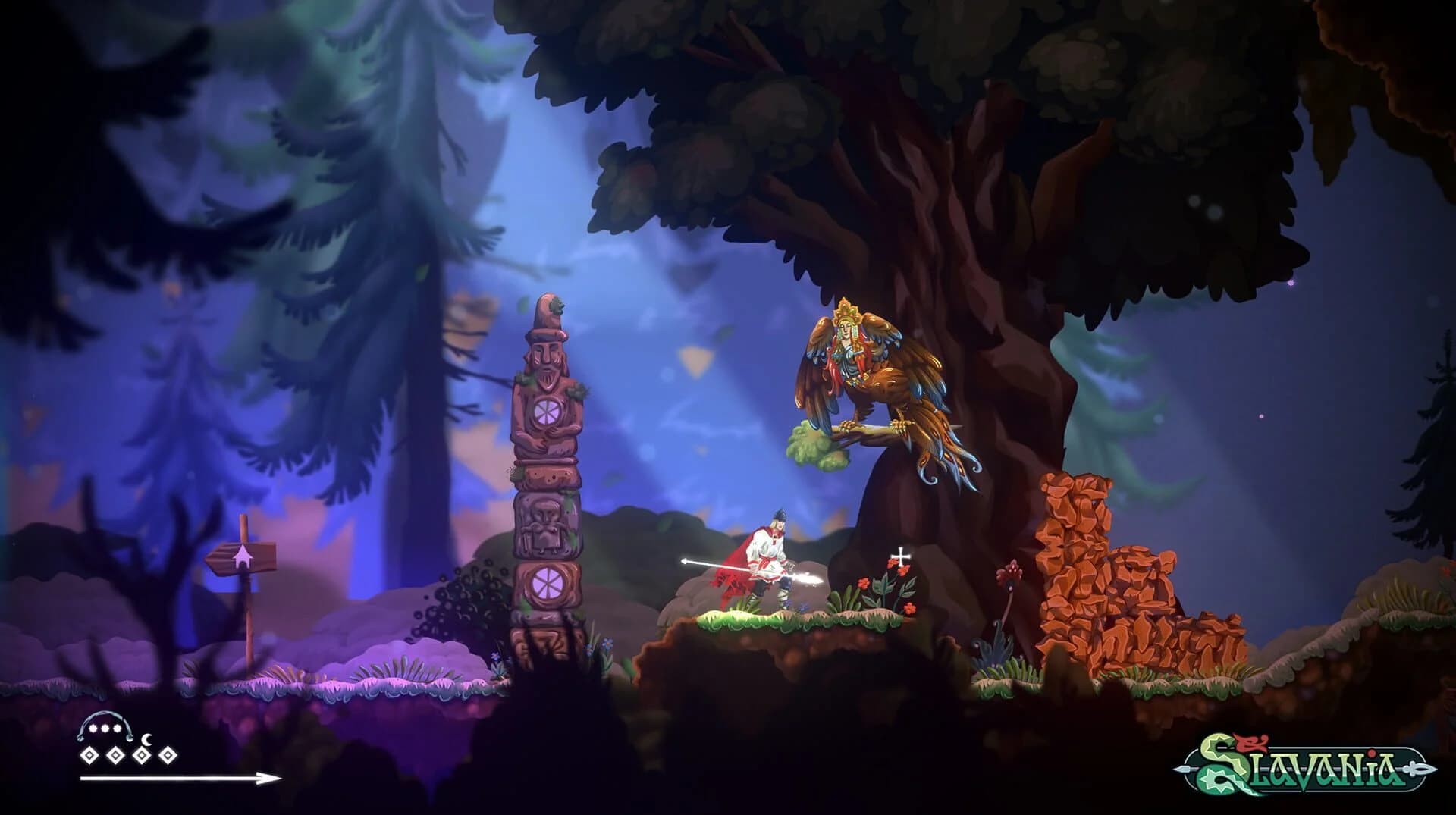Select the first diamond charge icon
The image size is (1456, 815).
(x=89, y=756)
